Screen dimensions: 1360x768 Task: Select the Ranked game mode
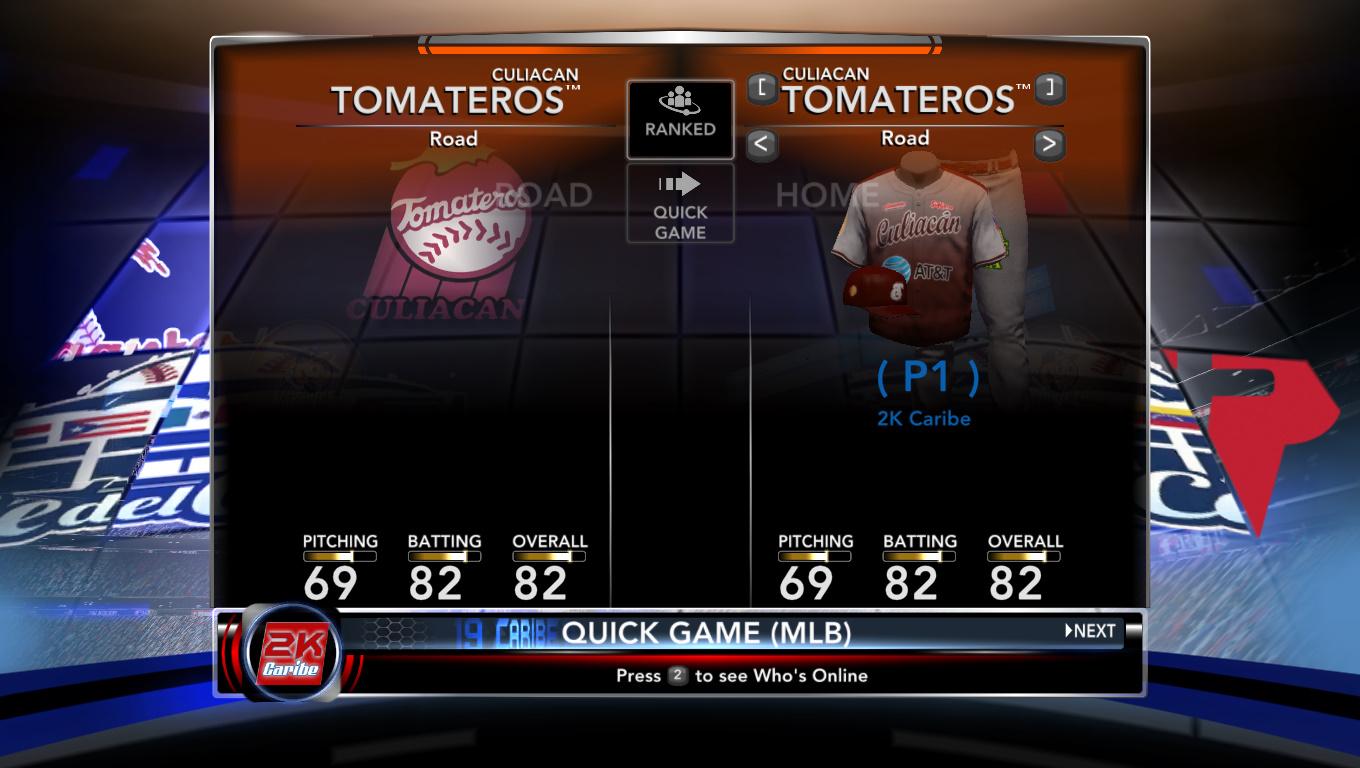point(680,119)
